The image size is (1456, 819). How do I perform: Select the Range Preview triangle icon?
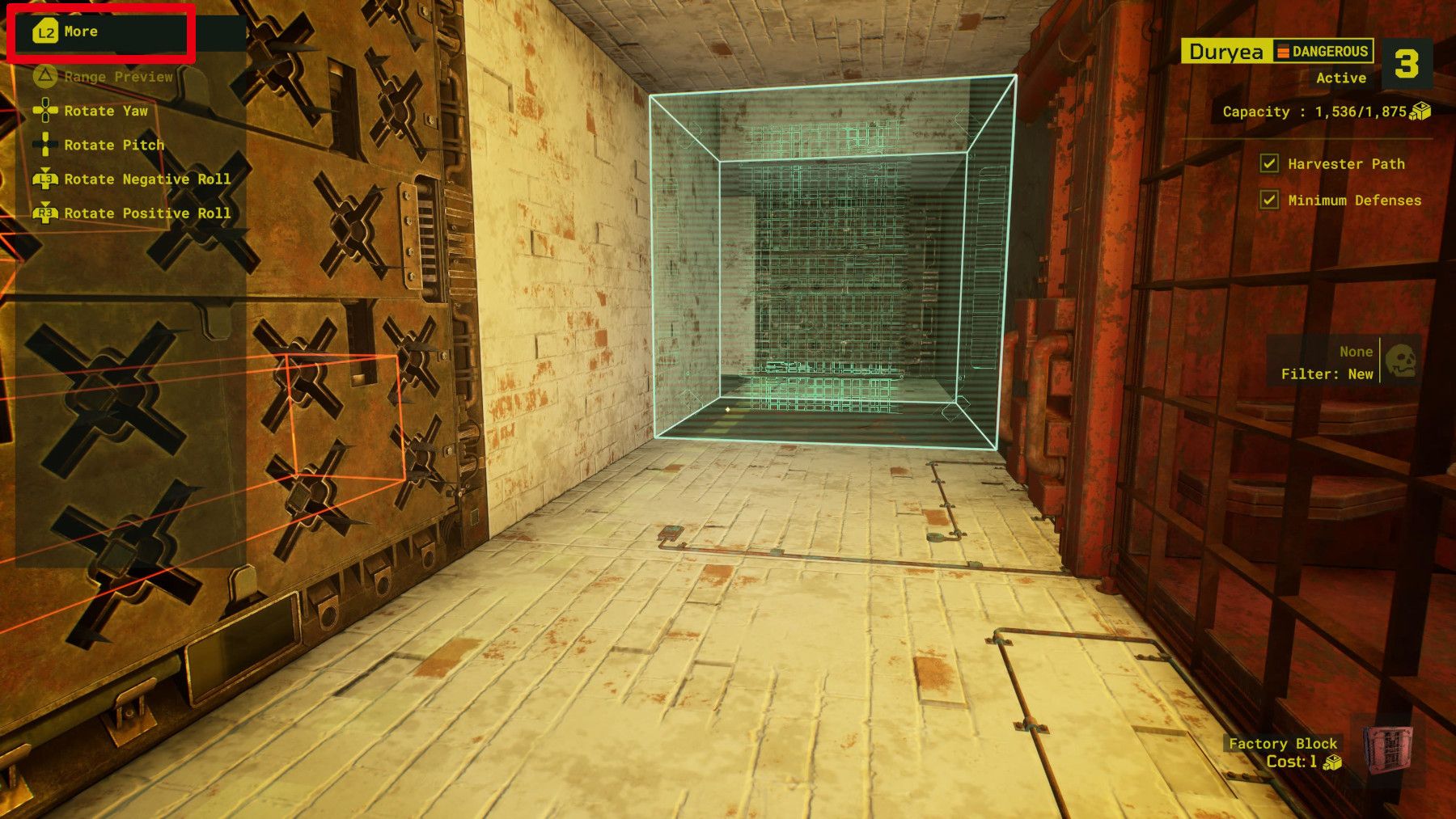pos(46,76)
